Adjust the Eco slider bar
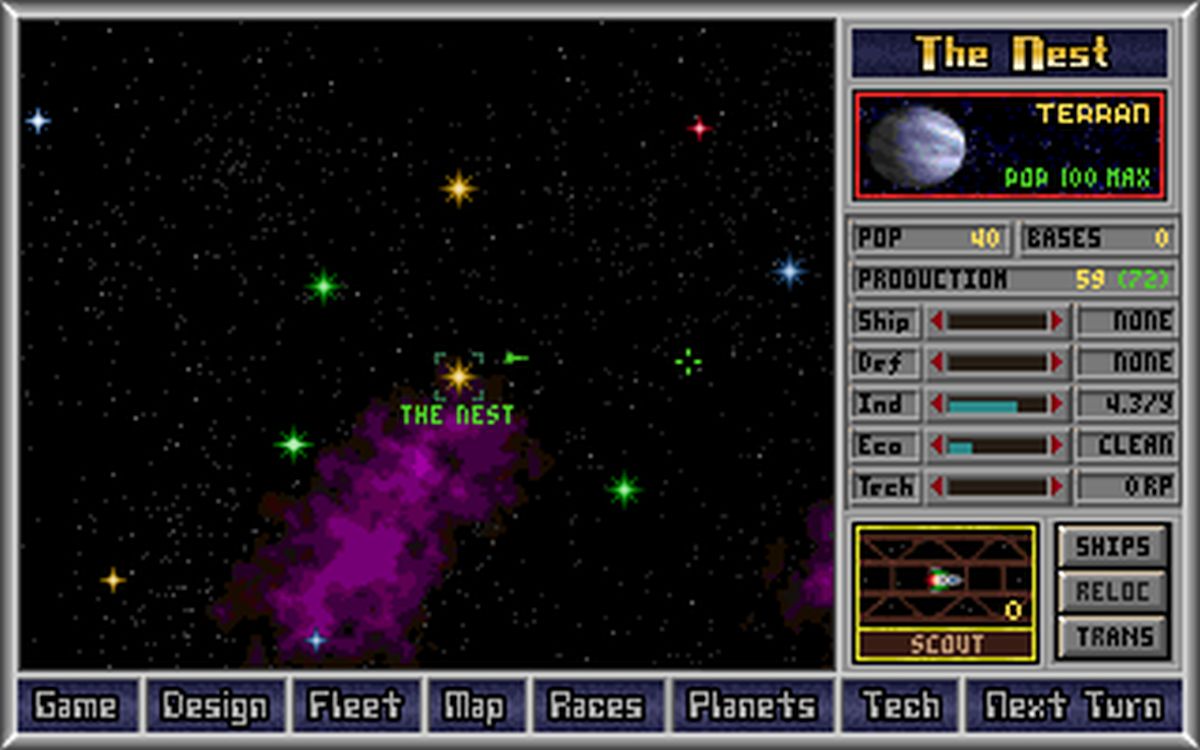Screen dimensions: 1200x750 click(997, 446)
